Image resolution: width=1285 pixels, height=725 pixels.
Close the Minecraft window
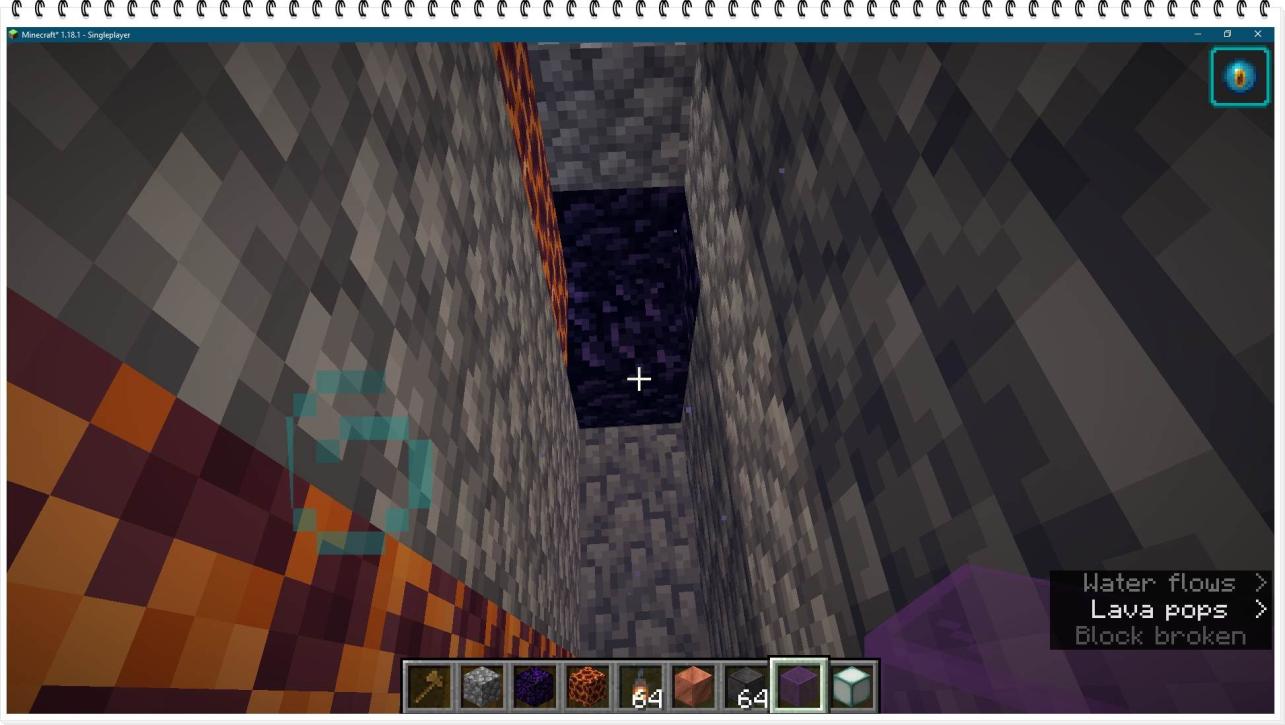pyautogui.click(x=1258, y=34)
